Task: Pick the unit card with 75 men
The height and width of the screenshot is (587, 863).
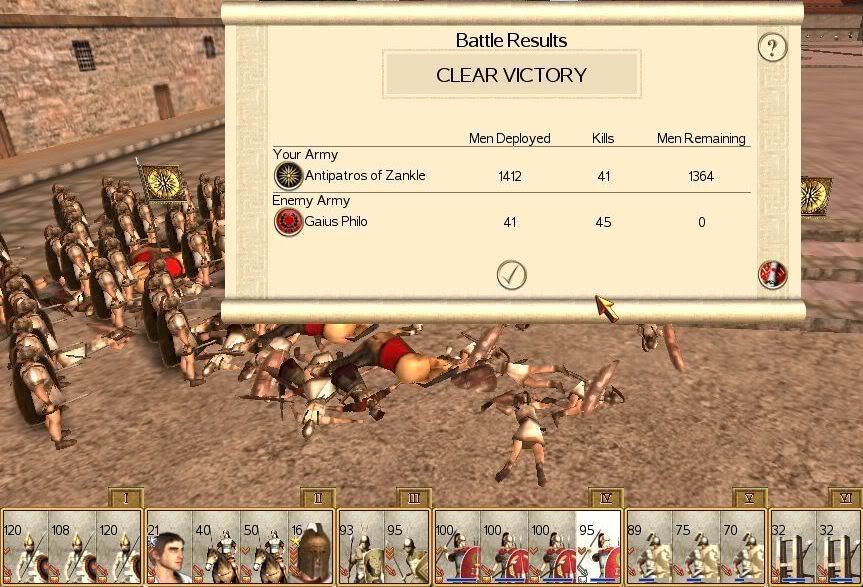Action: pyautogui.click(x=697, y=548)
